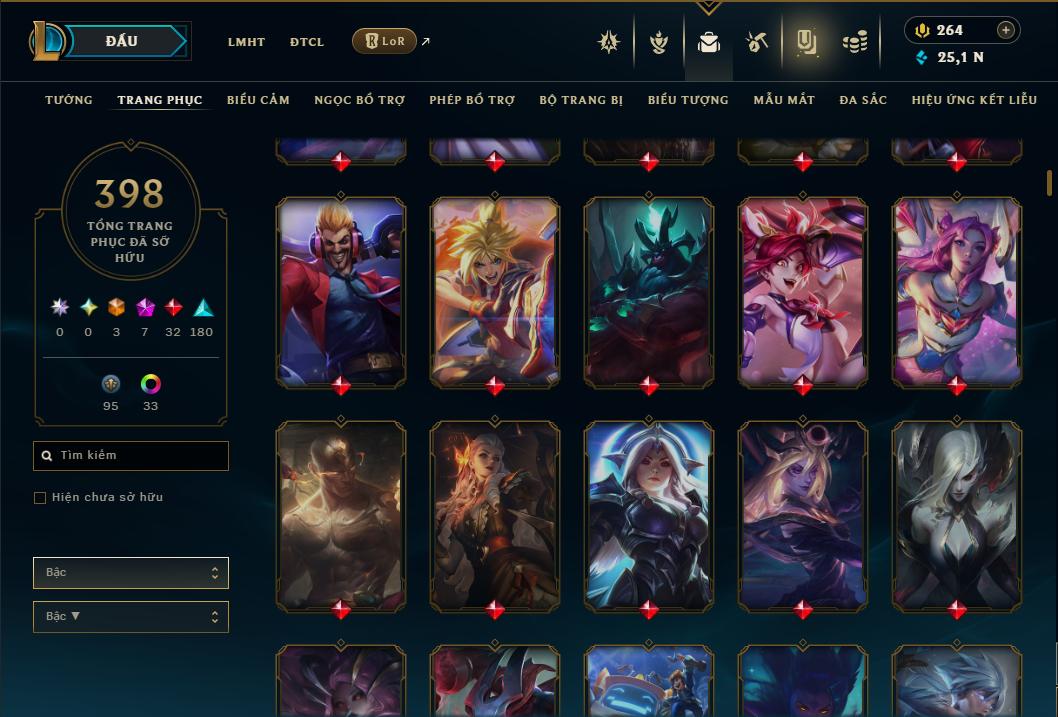
Task: Open the LMHT tab
Action: (246, 42)
